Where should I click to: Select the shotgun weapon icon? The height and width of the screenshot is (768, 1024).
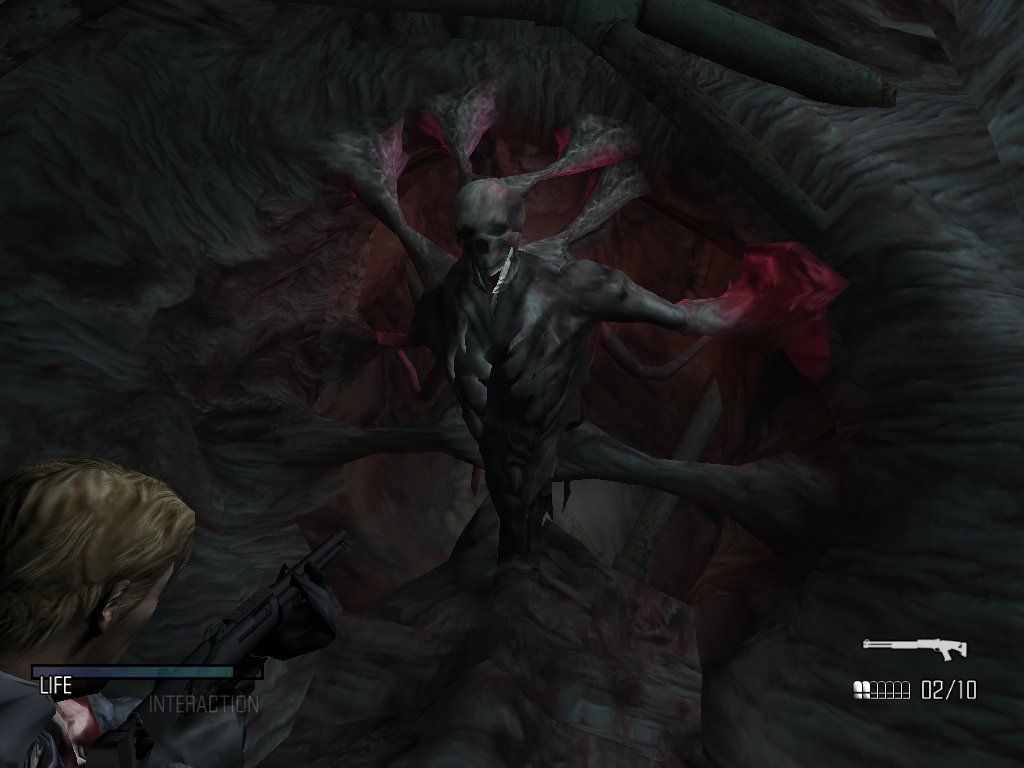point(914,648)
